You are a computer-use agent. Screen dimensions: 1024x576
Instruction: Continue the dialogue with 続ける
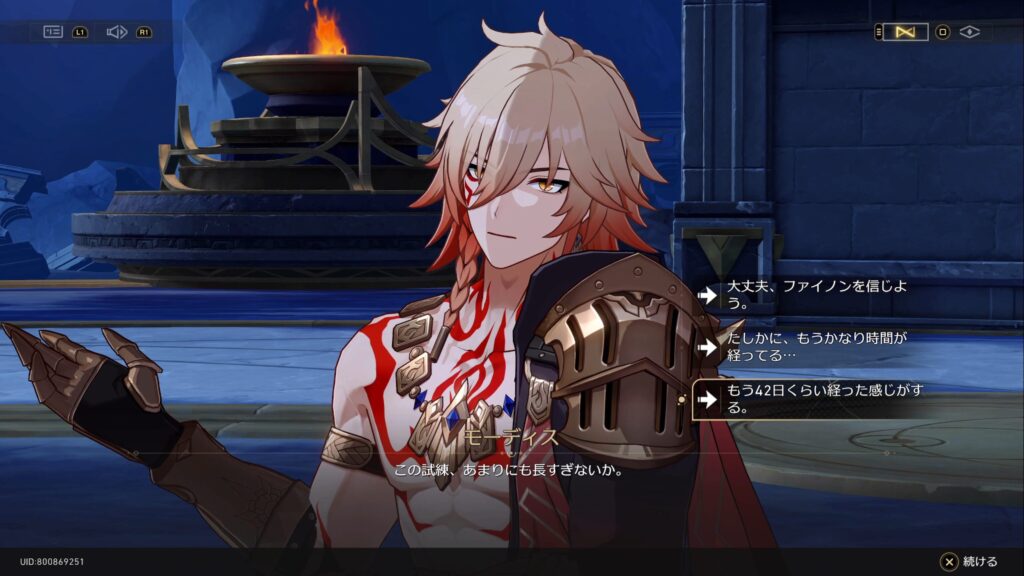(969, 562)
